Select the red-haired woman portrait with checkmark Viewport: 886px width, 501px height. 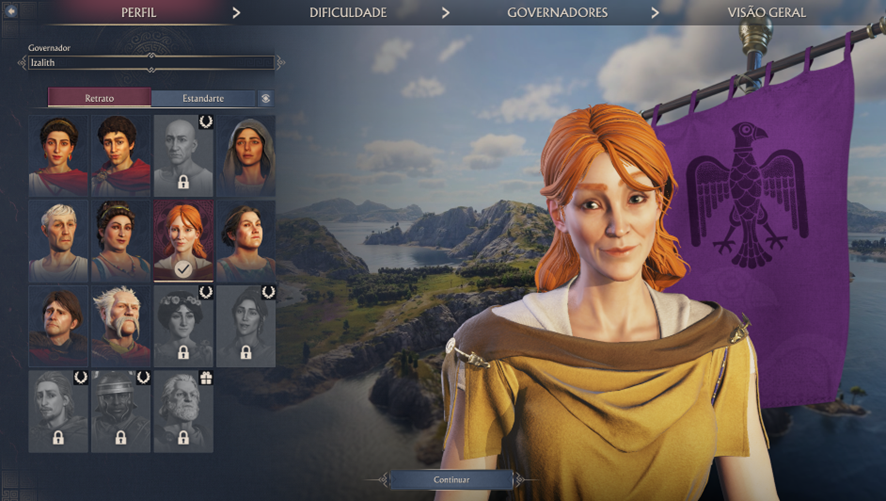(x=183, y=241)
